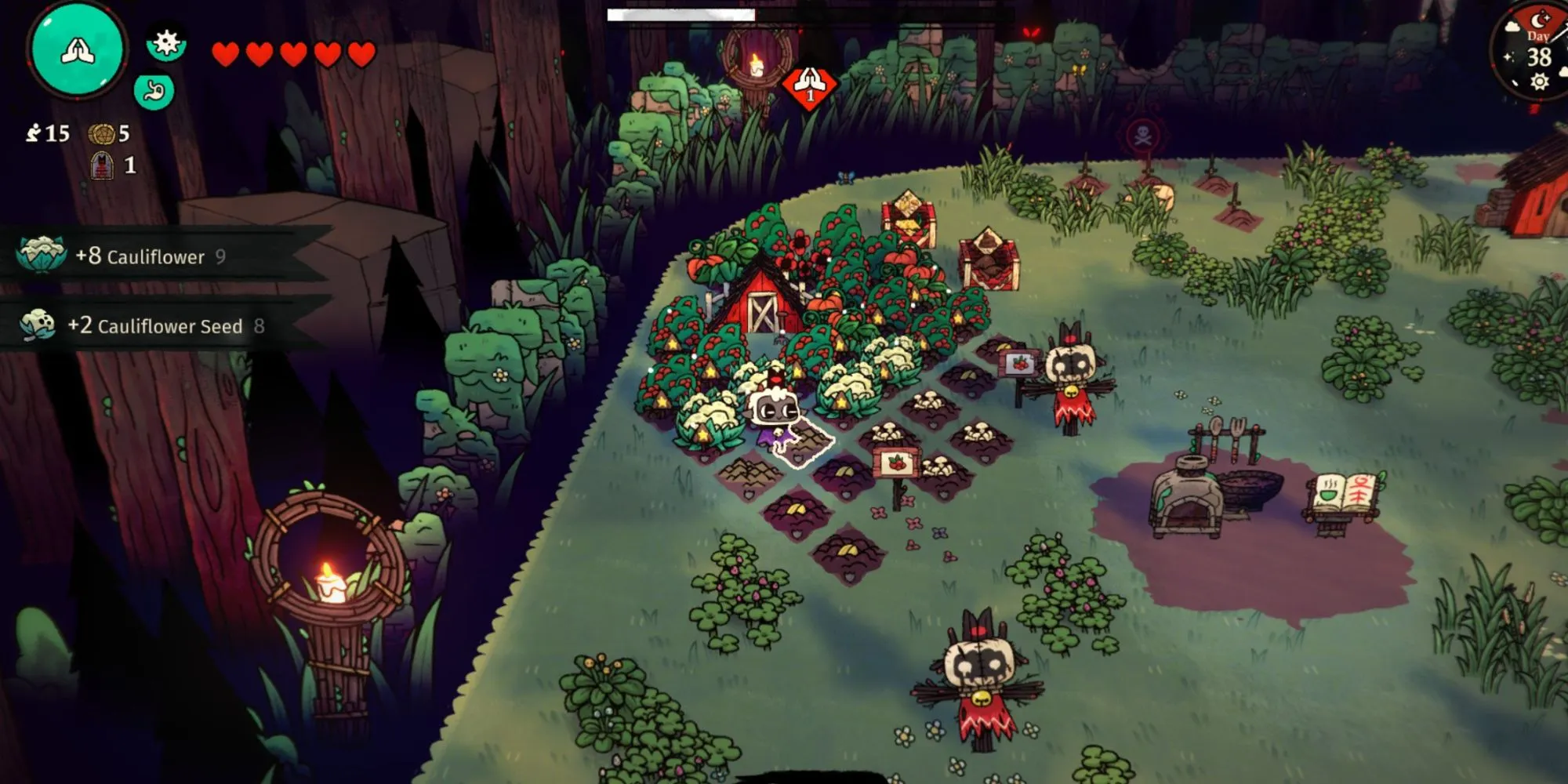The width and height of the screenshot is (1568, 784).
Task: Select the small teal sun icon
Action: click(x=166, y=42)
